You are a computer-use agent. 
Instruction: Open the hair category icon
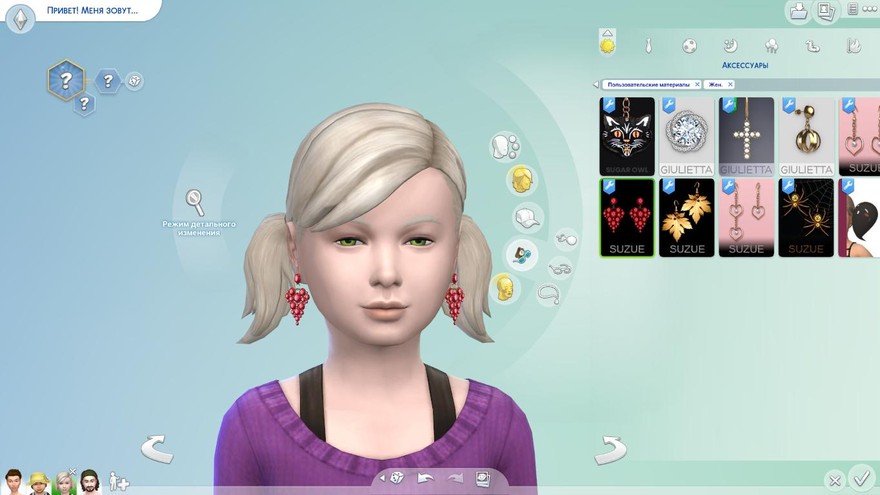coord(520,180)
